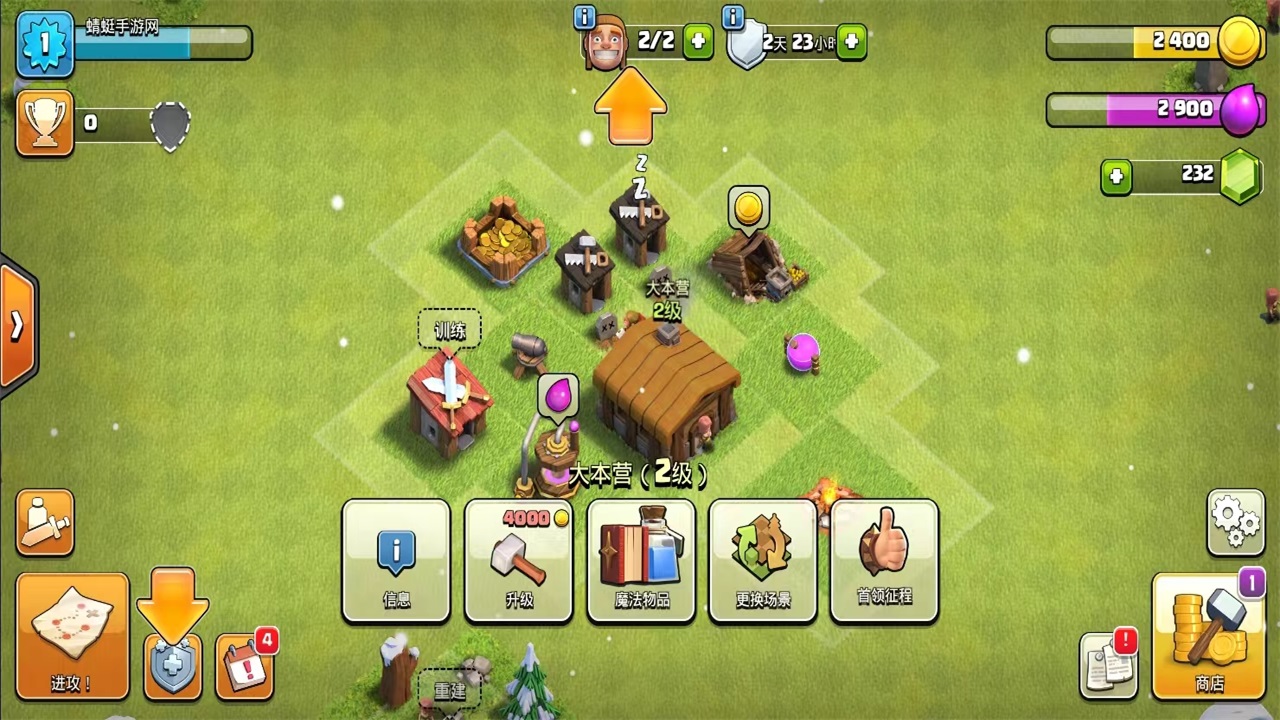Expand the orange side arrow tab
Screen dimensions: 1280x720
click(x=17, y=326)
